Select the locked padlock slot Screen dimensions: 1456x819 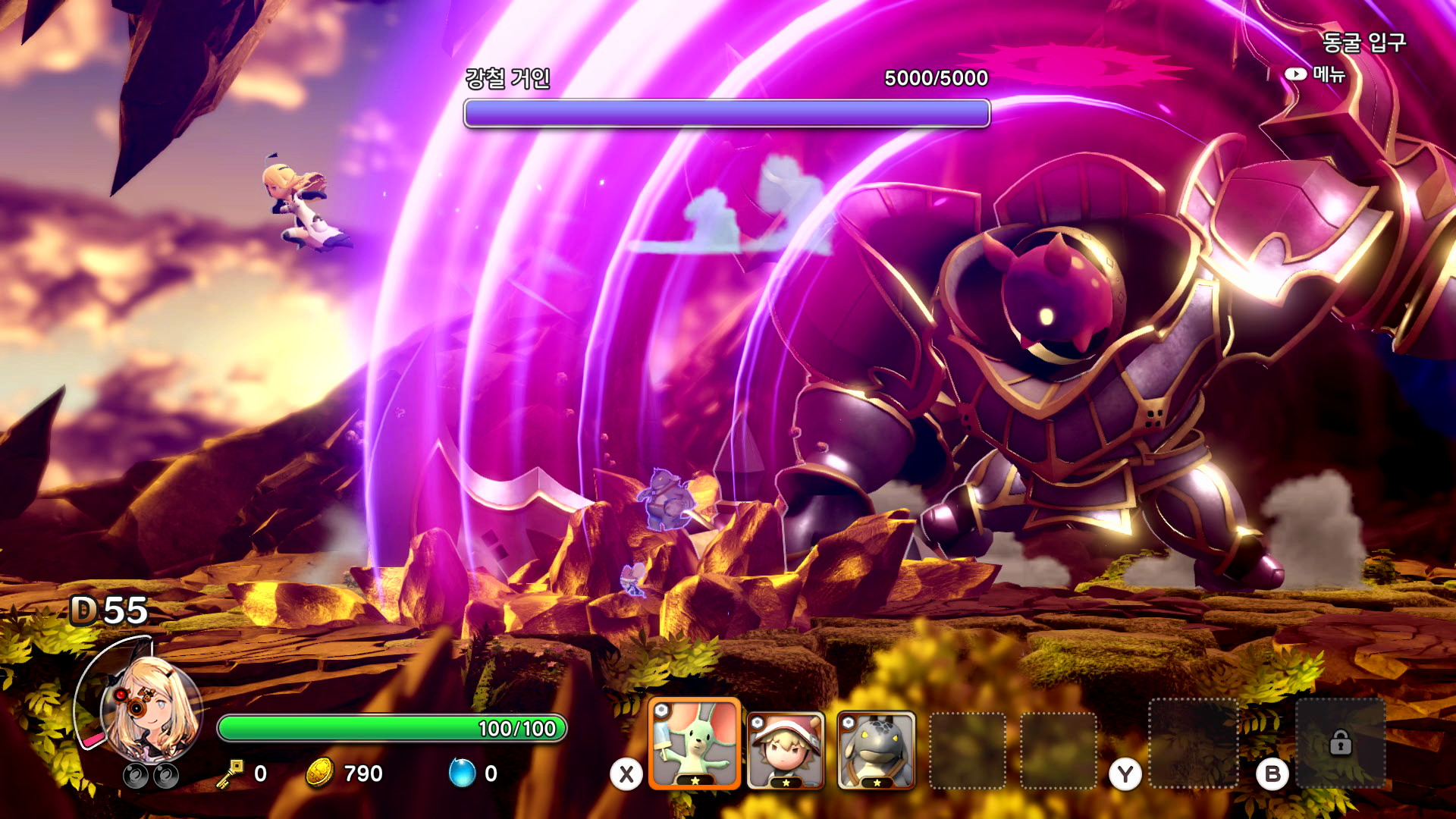pyautogui.click(x=1340, y=743)
